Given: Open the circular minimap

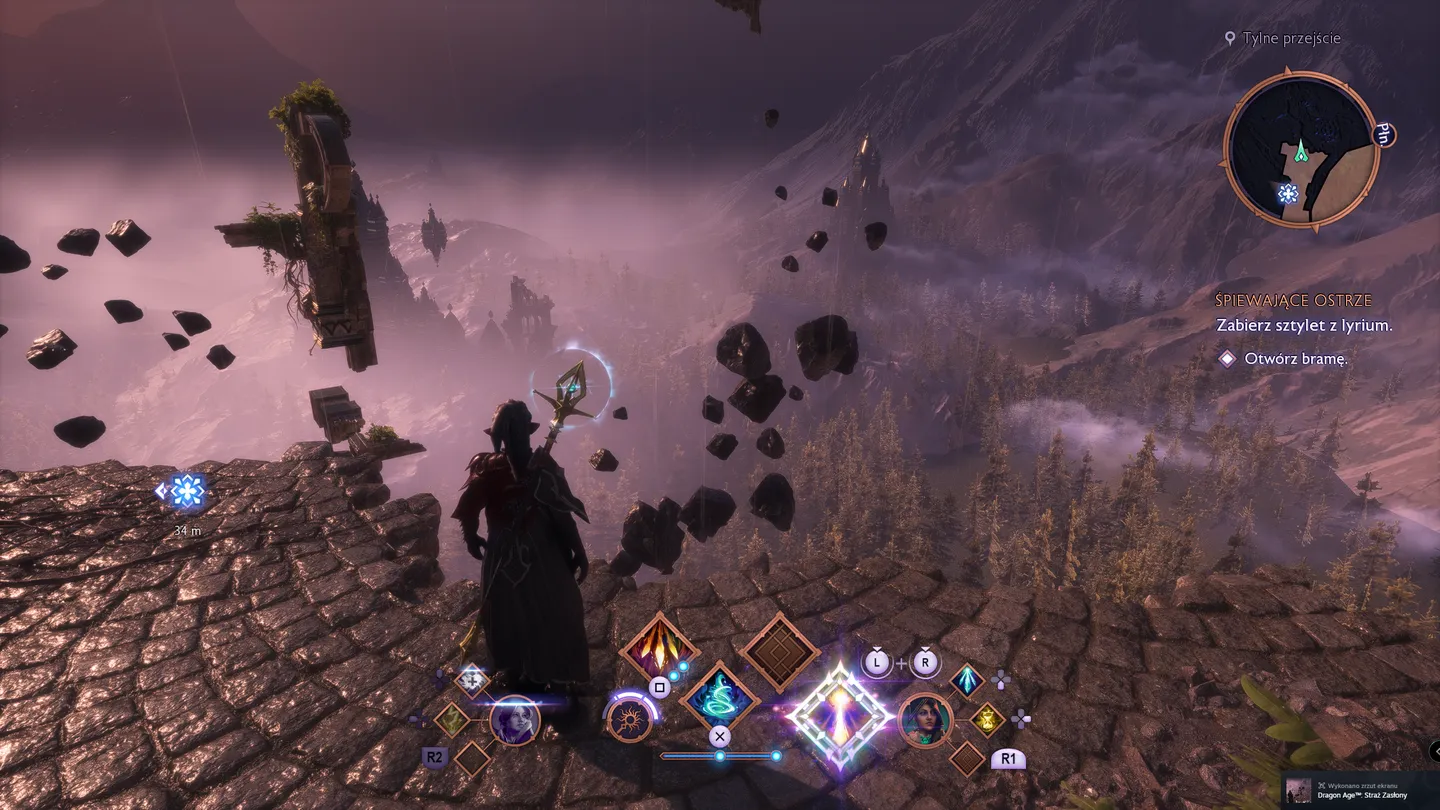Looking at the screenshot, I should (1302, 150).
